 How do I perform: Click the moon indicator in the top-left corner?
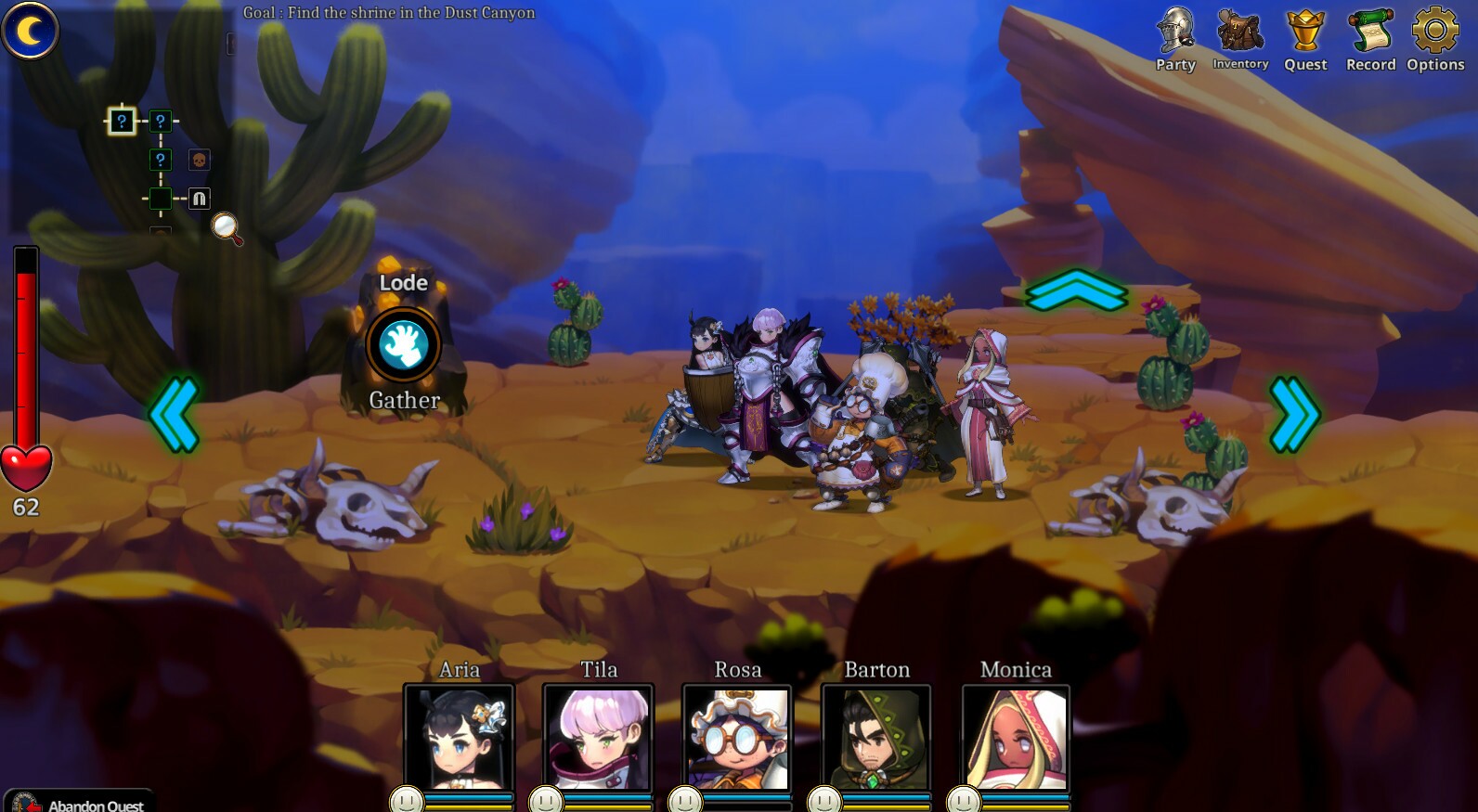tap(31, 30)
